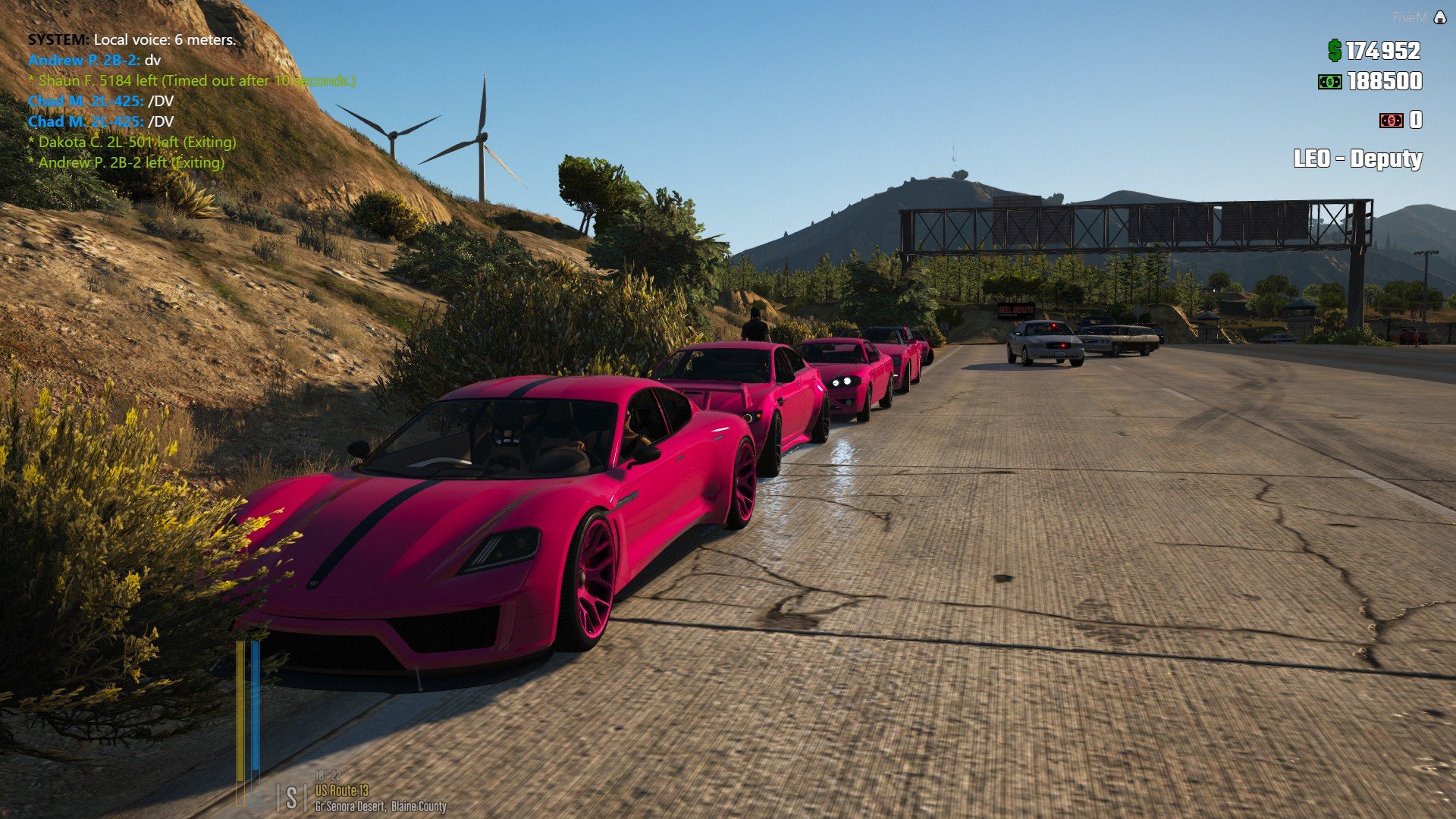The width and height of the screenshot is (1456, 819).
Task: Click Andrew P. 2B-2's dv chat message
Action: click(x=94, y=60)
